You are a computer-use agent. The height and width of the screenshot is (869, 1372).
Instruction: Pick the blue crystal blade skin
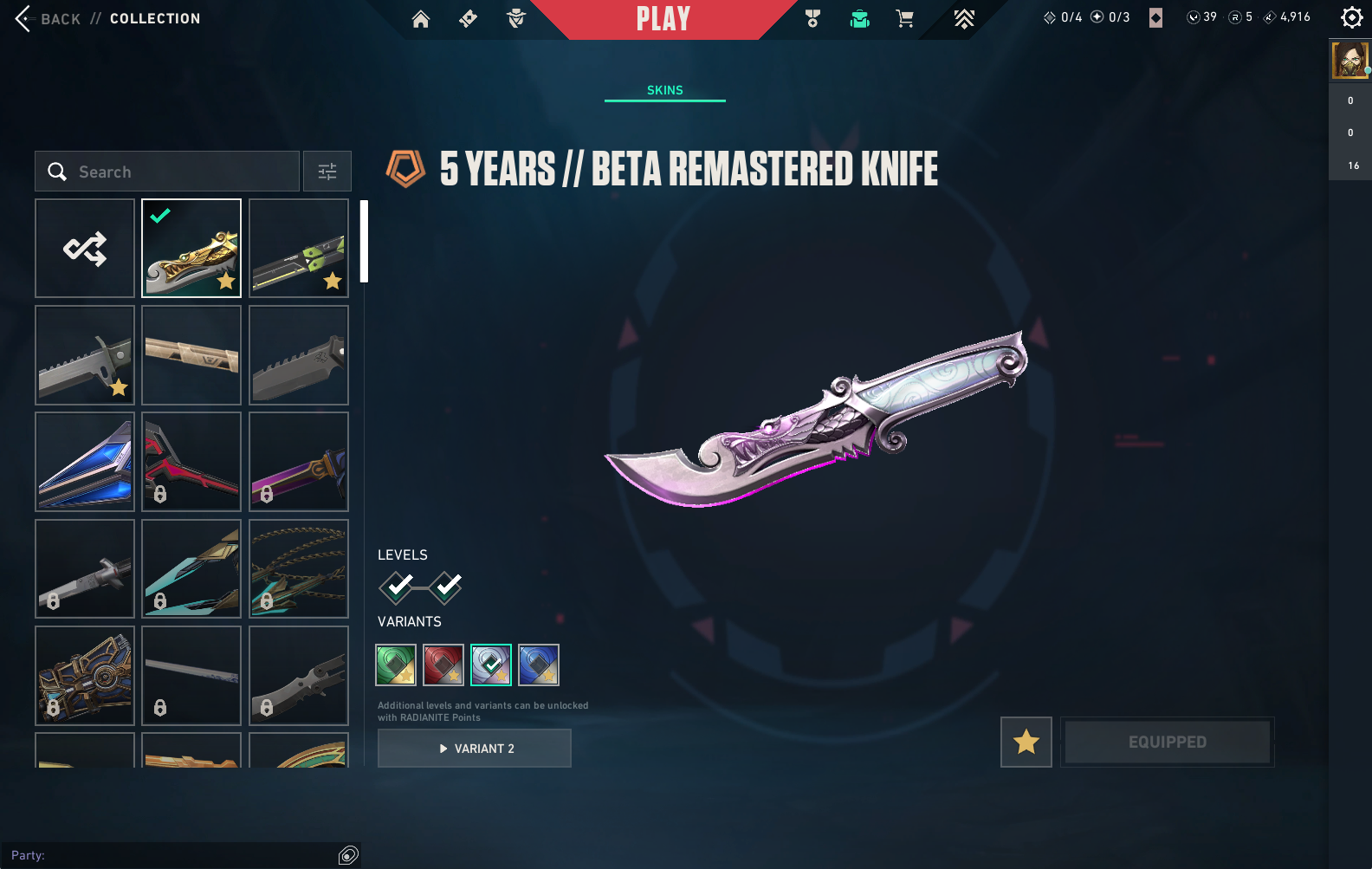pyautogui.click(x=85, y=462)
